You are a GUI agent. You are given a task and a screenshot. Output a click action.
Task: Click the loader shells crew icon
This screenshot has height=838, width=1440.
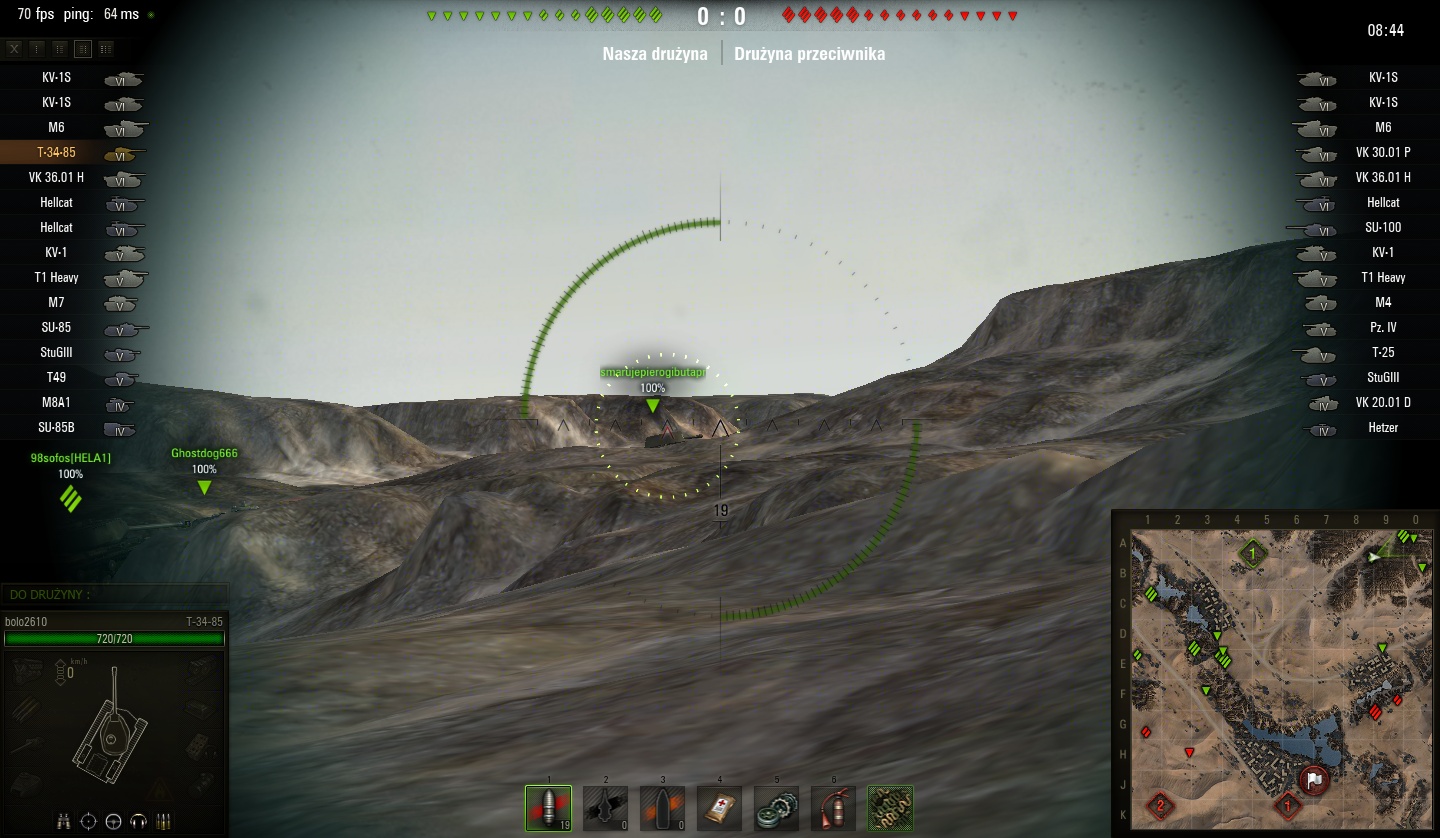click(161, 821)
